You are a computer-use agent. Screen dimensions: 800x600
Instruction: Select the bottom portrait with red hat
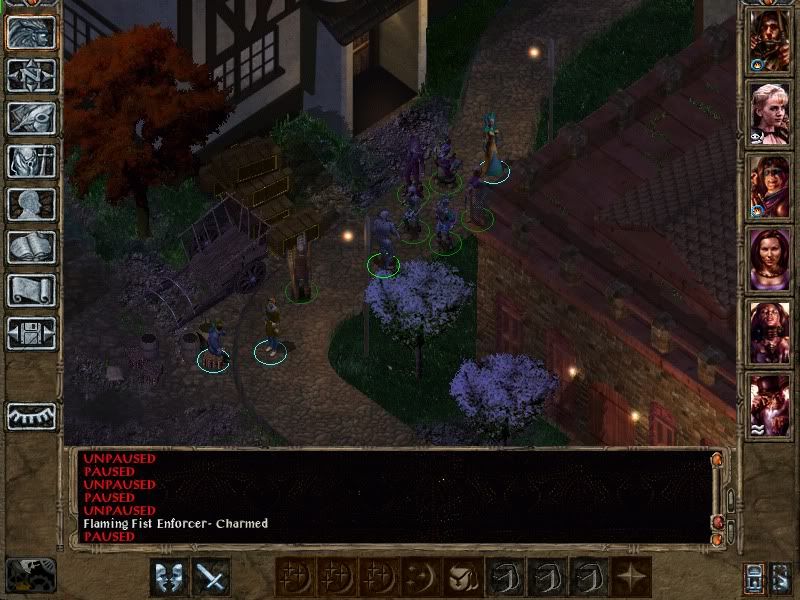(x=771, y=406)
